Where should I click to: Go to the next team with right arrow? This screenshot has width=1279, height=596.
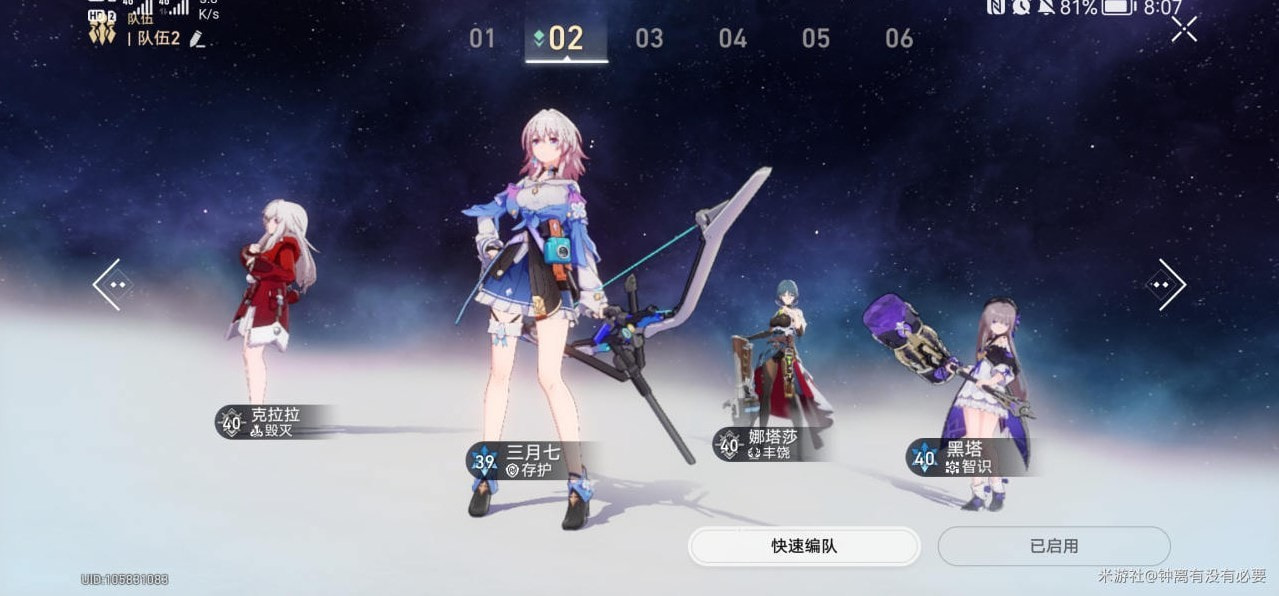(x=1165, y=285)
